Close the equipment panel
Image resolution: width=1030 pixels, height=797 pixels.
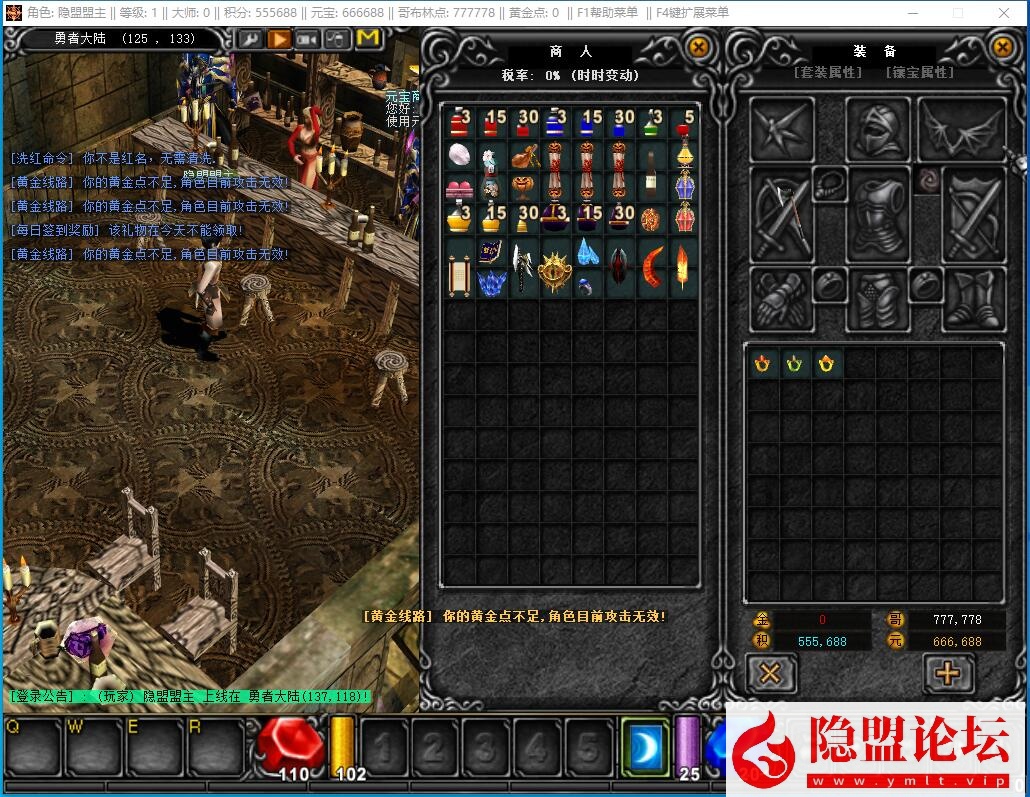[1002, 46]
